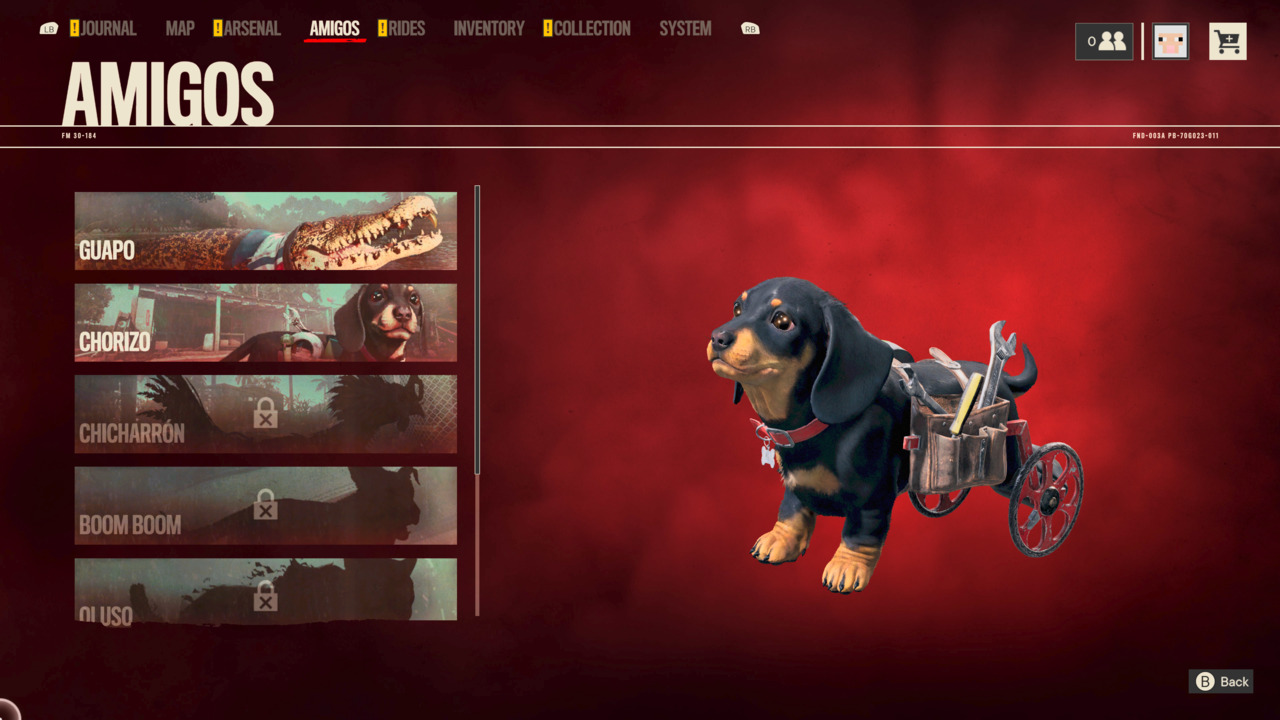Choose Guapo the crocodile amigo
The image size is (1280, 720).
(x=265, y=231)
